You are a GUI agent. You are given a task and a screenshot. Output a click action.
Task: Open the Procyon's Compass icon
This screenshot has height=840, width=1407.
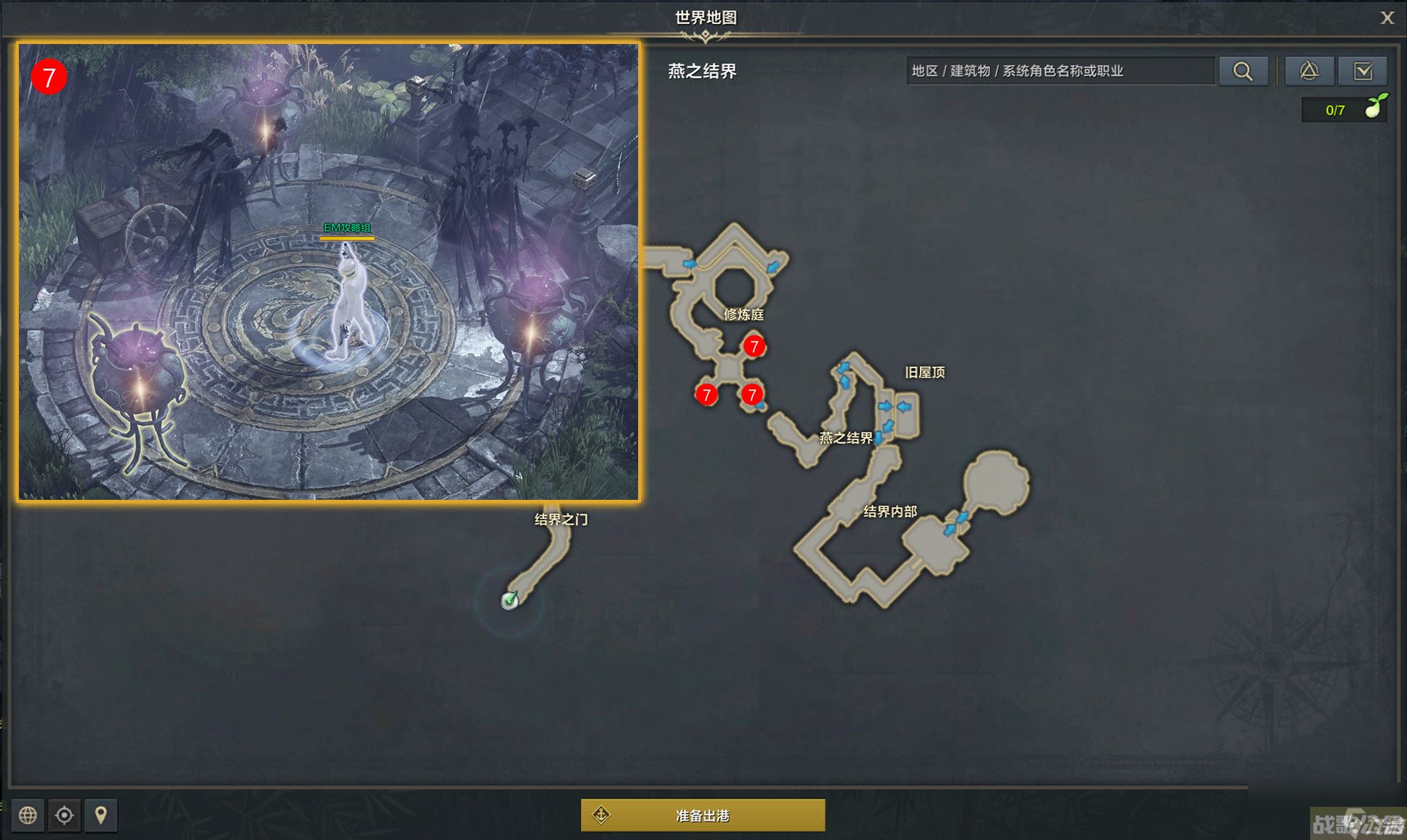tap(1309, 71)
